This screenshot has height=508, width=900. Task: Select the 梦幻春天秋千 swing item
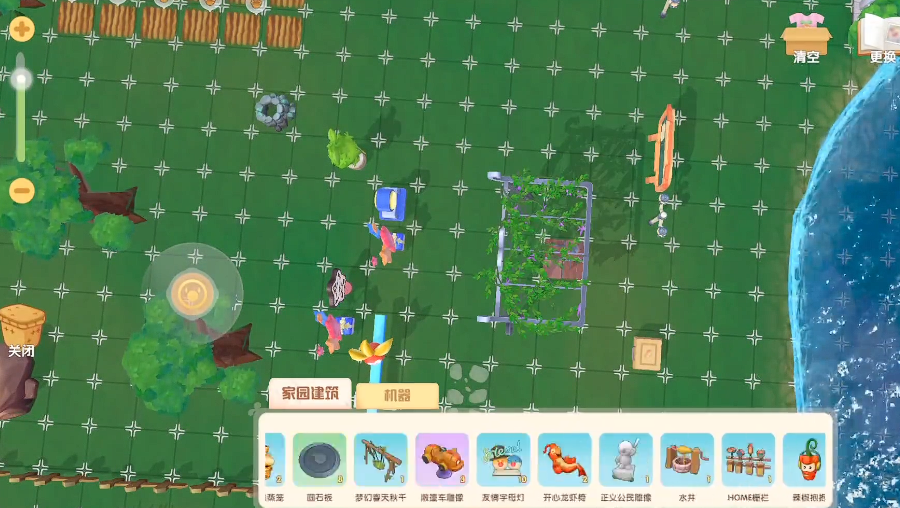[x=380, y=460]
